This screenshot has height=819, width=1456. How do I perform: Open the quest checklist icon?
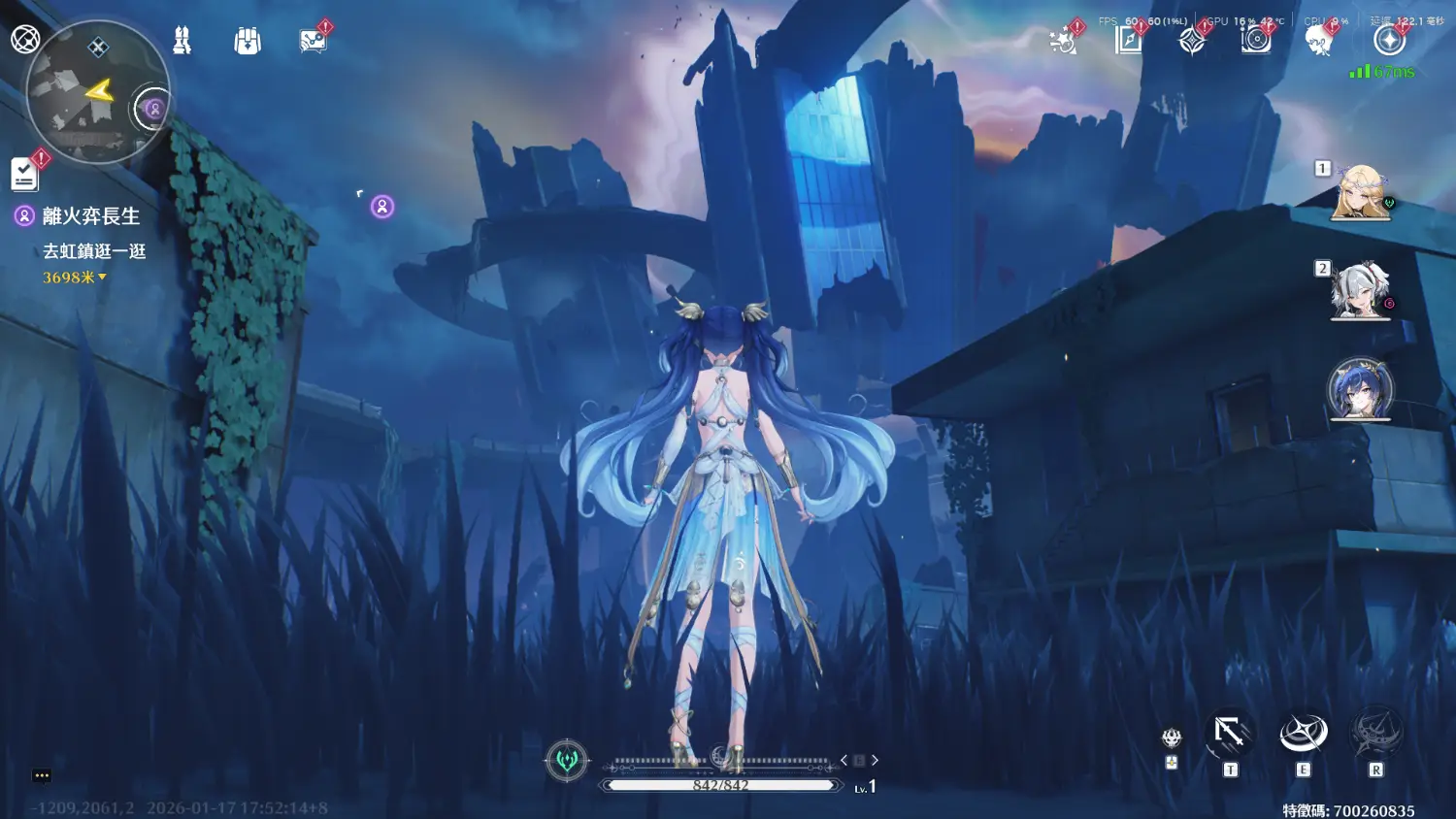(24, 175)
